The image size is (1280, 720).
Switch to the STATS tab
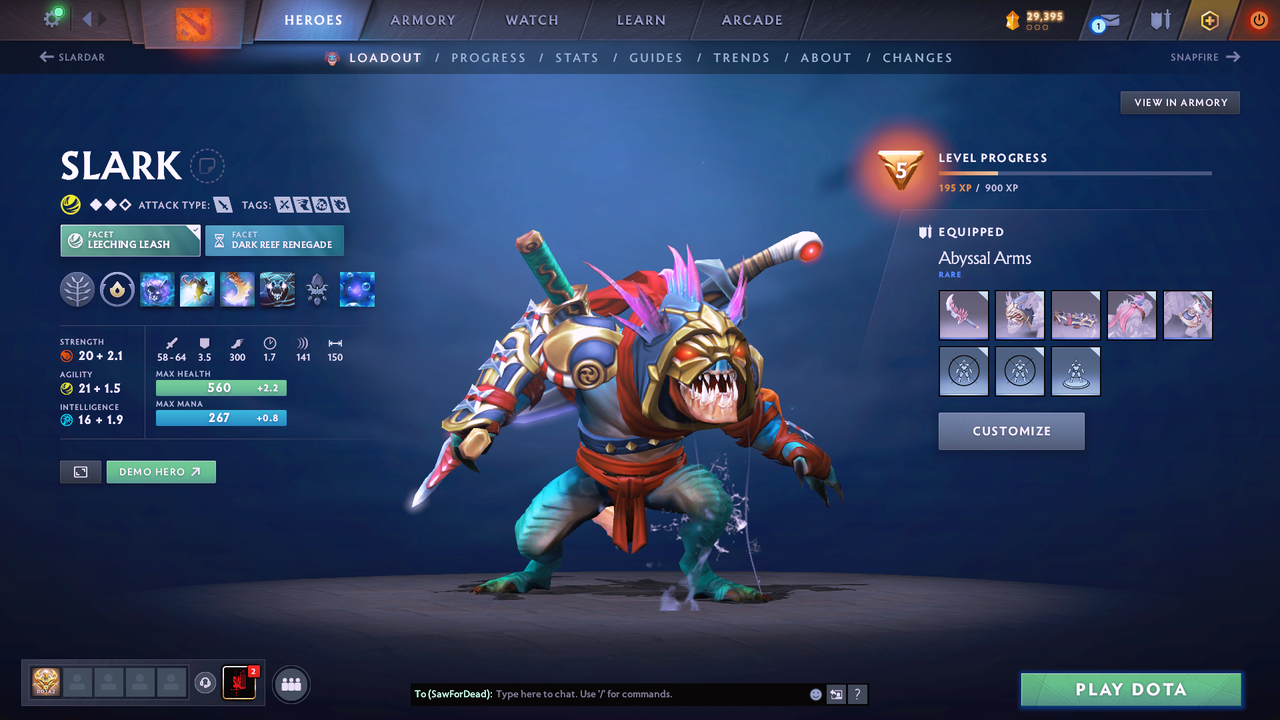[577, 57]
